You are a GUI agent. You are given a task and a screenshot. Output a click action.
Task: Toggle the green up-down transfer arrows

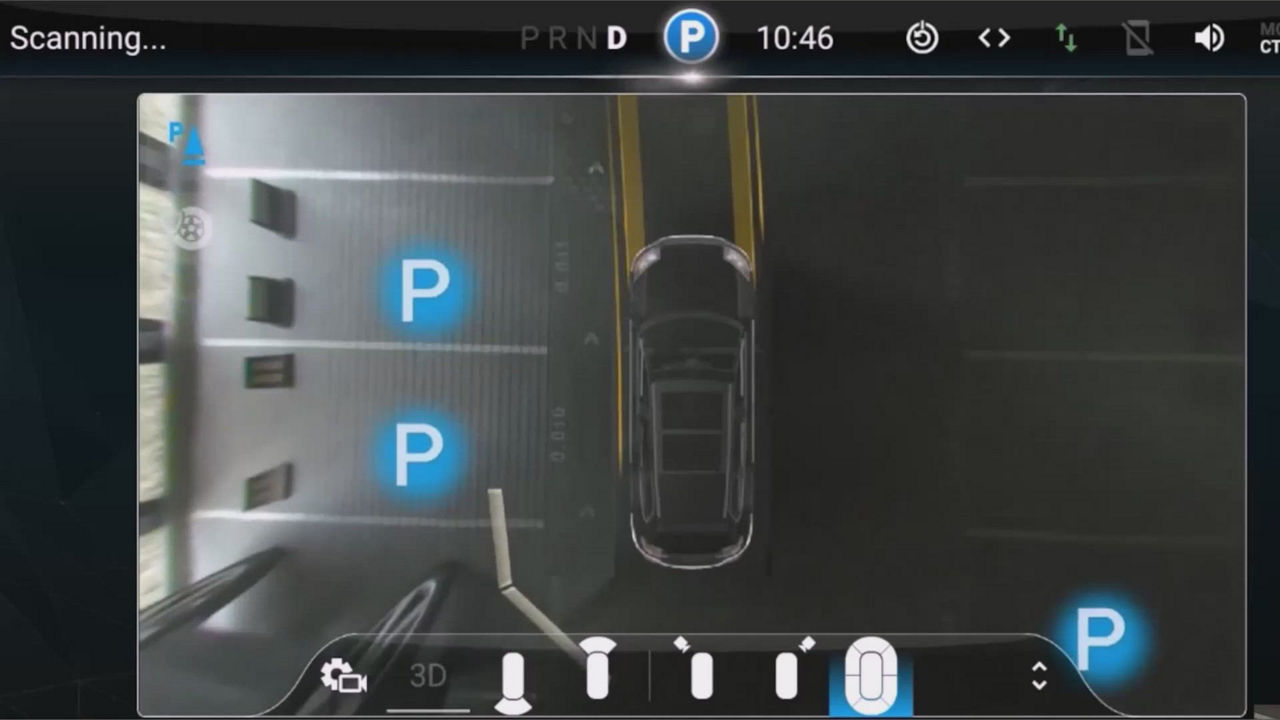pos(1066,37)
